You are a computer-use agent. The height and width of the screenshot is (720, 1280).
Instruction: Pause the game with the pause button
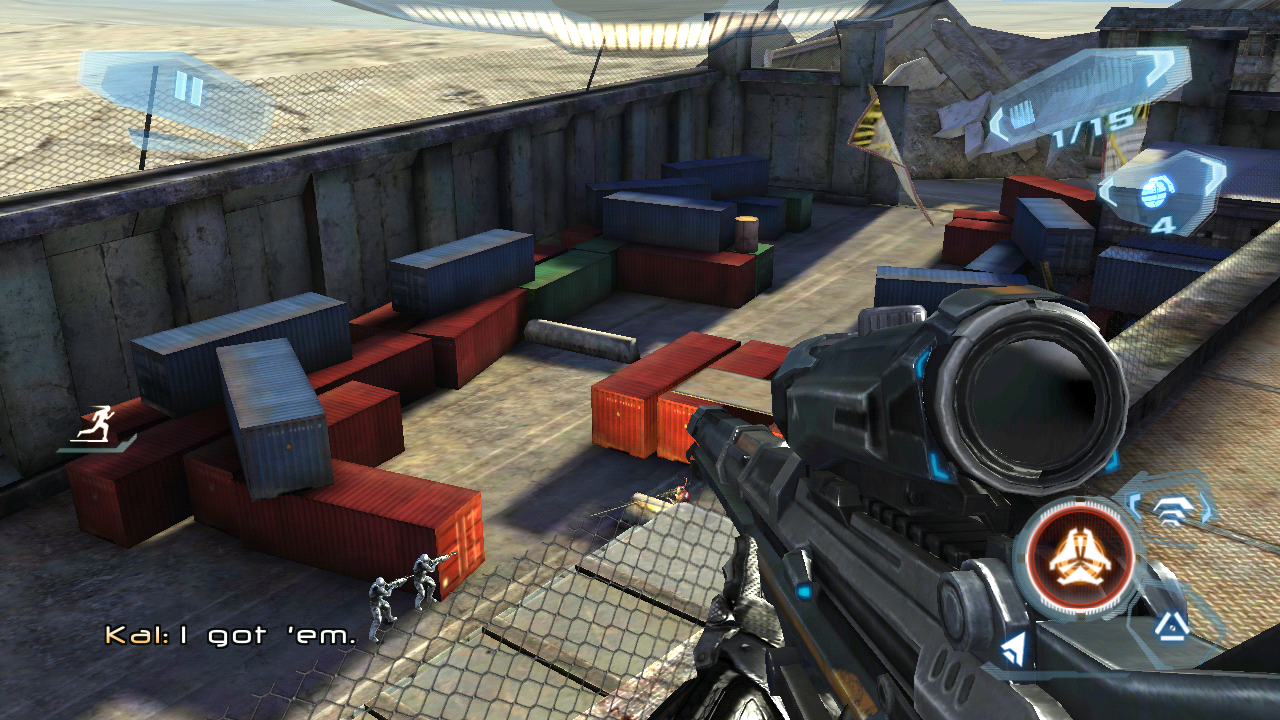[187, 89]
